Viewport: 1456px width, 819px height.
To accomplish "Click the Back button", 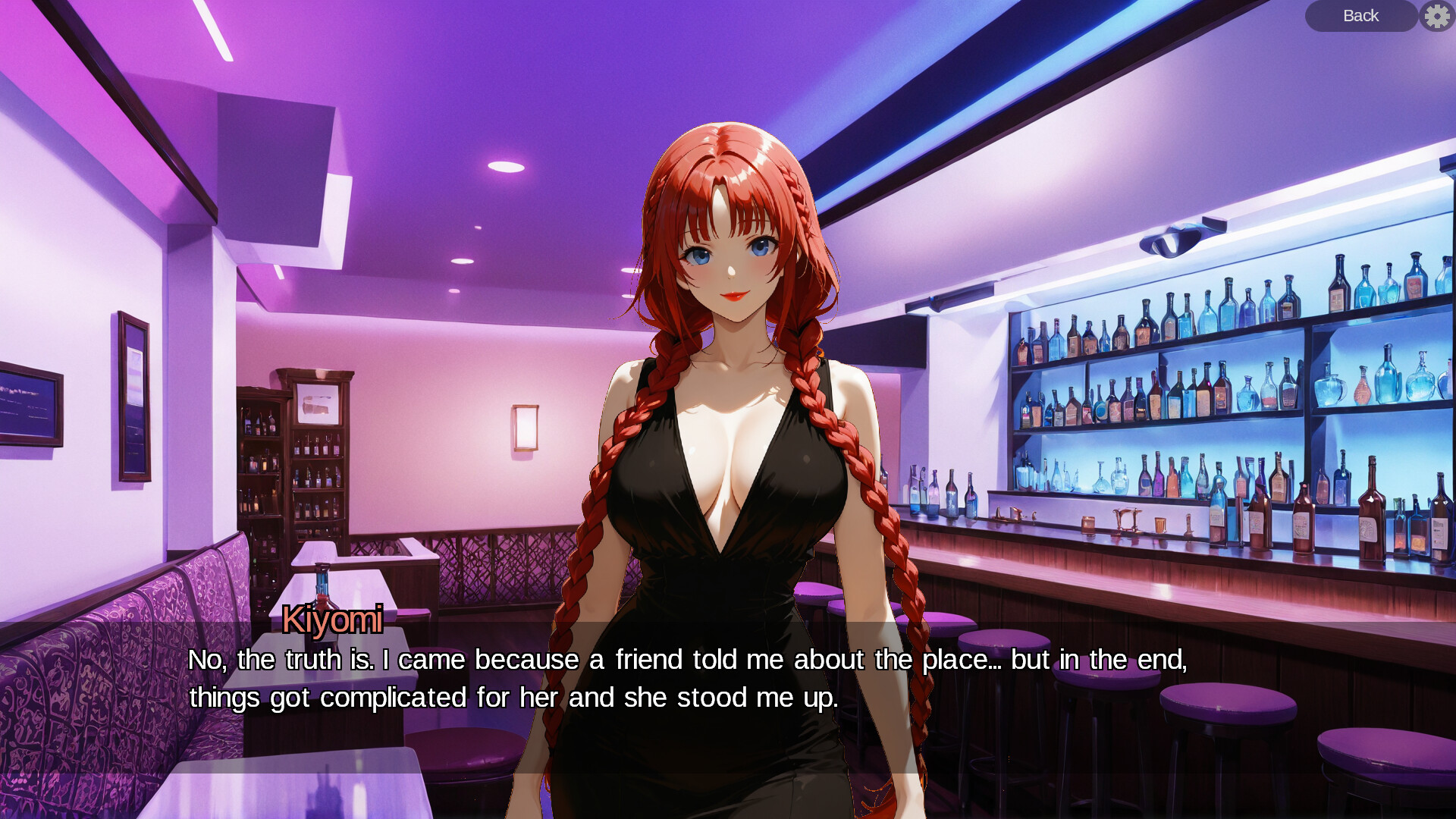I will click(x=1360, y=16).
